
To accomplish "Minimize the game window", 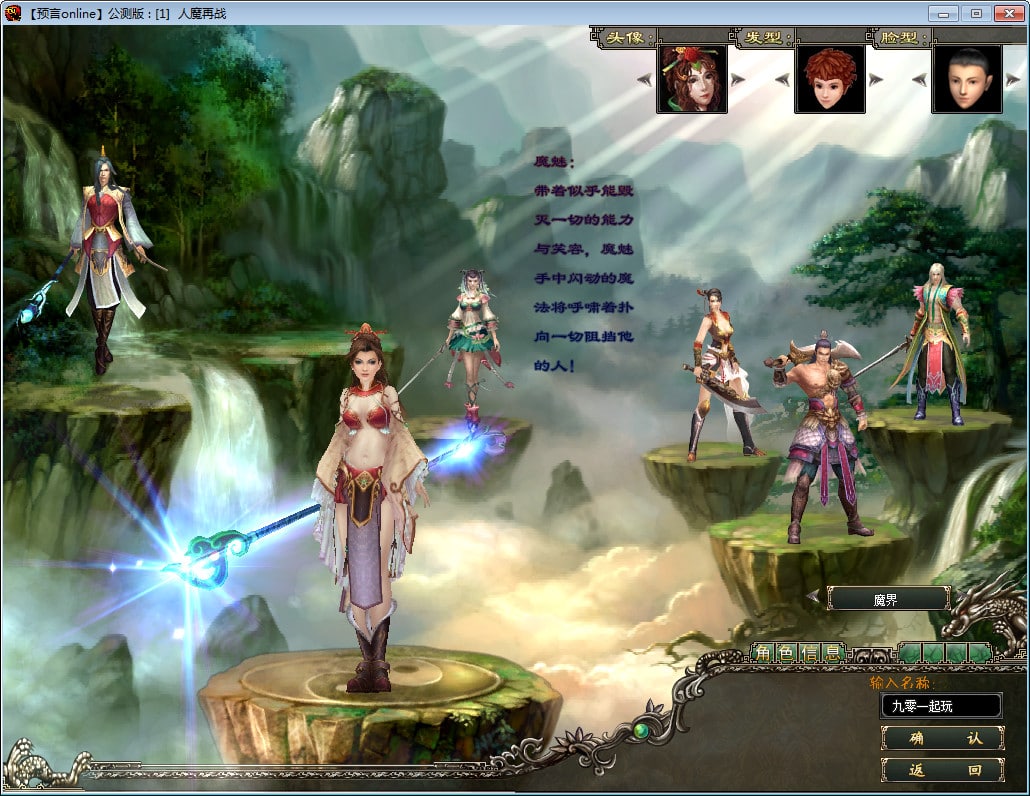I will (944, 13).
